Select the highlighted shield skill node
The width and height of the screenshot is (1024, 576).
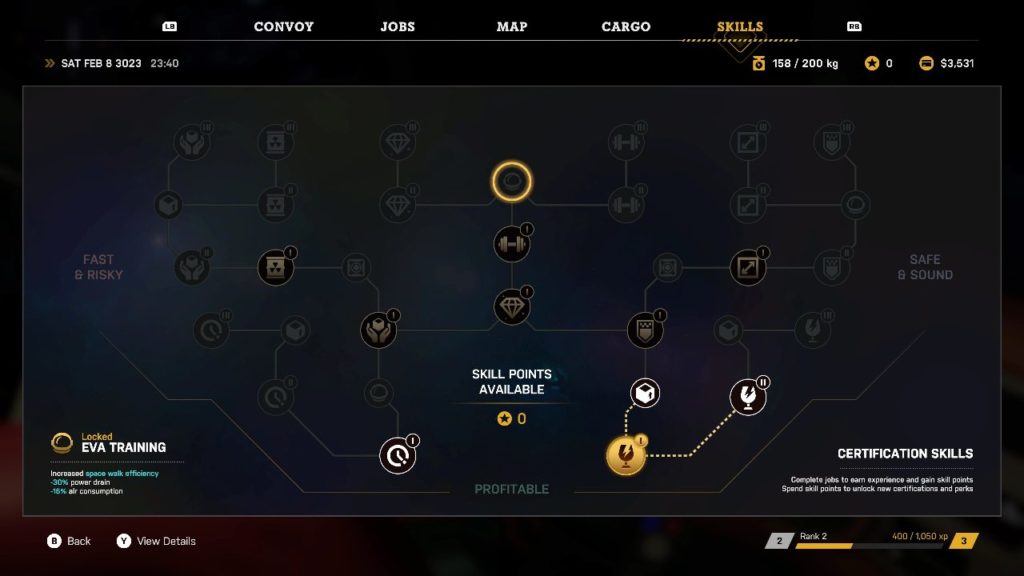pos(646,330)
